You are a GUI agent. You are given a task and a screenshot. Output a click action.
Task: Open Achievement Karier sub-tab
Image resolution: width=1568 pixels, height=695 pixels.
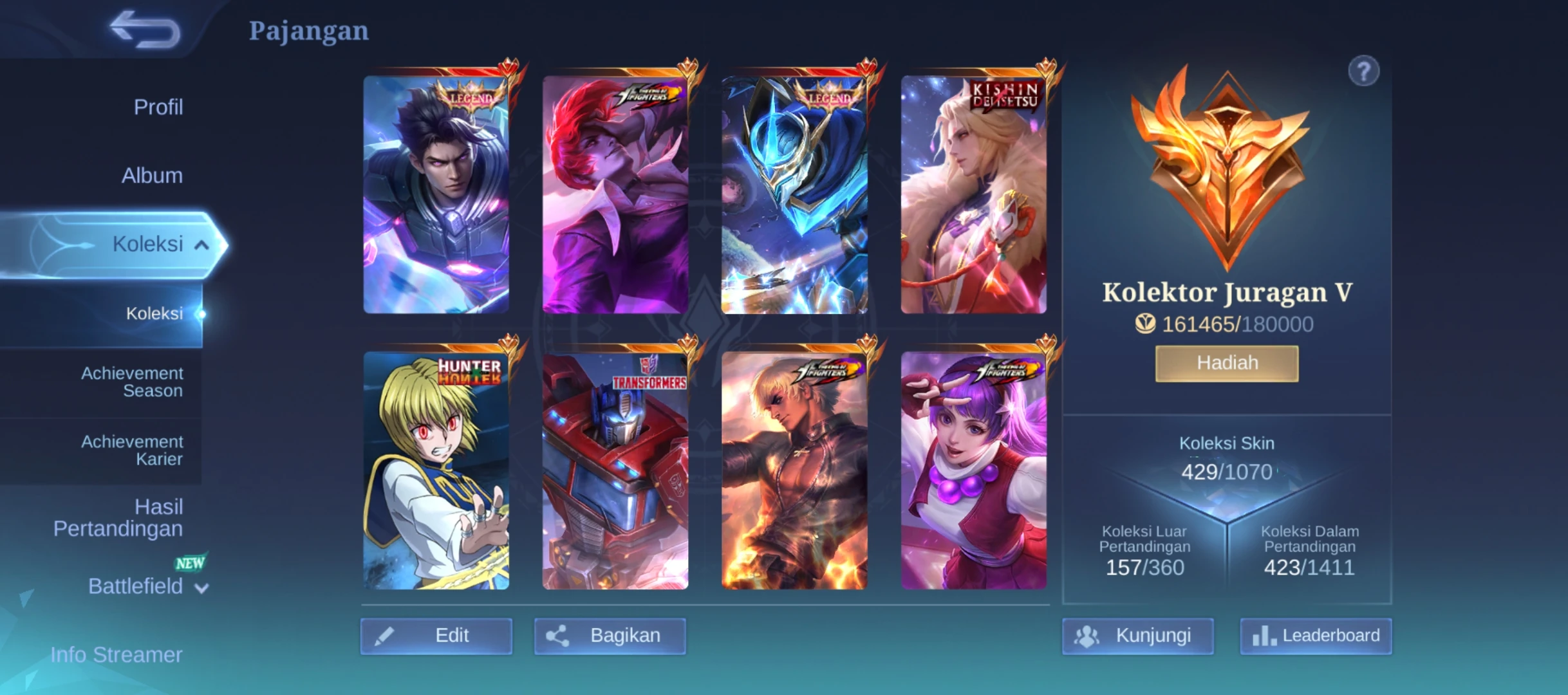point(131,450)
